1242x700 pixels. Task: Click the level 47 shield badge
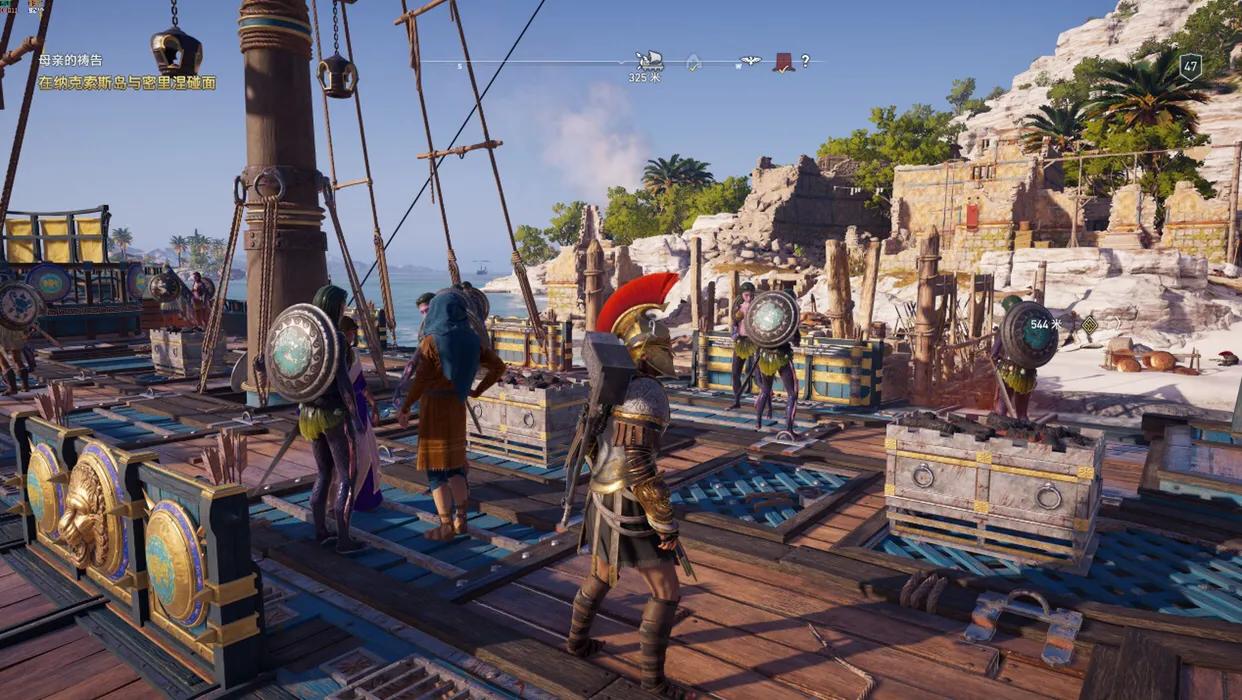[1190, 67]
